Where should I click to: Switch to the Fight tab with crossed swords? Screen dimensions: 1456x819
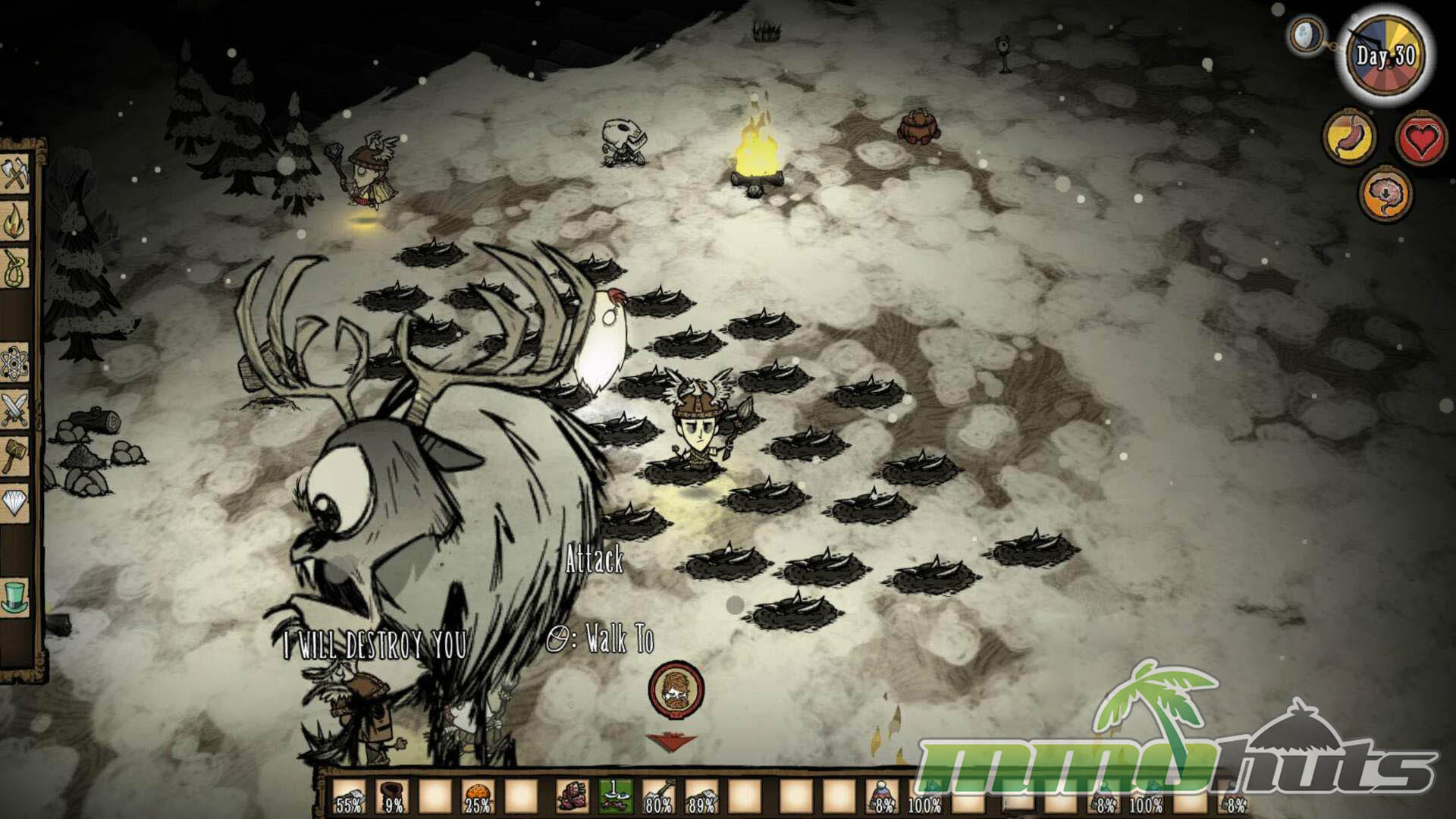[x=17, y=409]
